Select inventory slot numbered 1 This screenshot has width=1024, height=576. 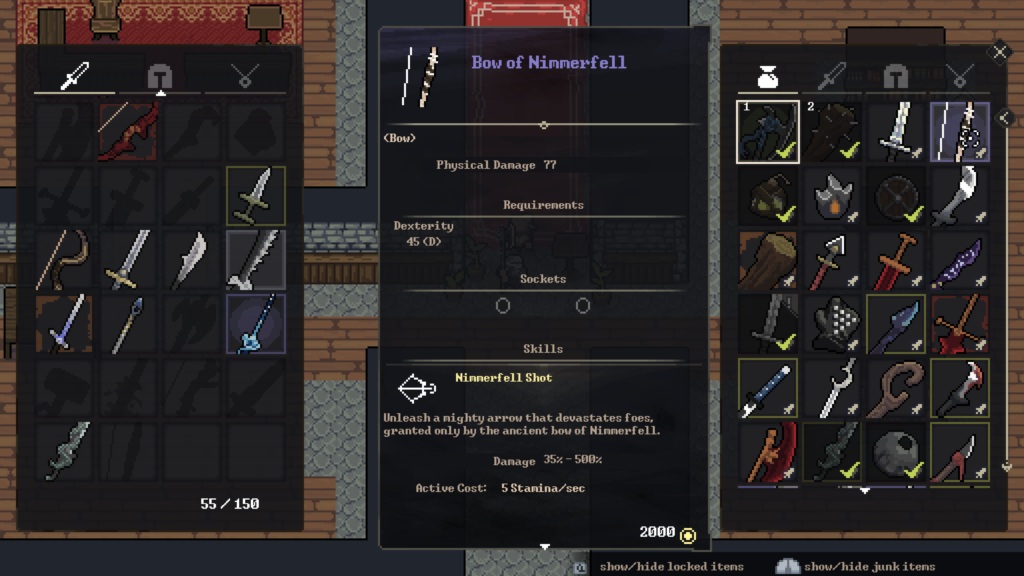(768, 131)
